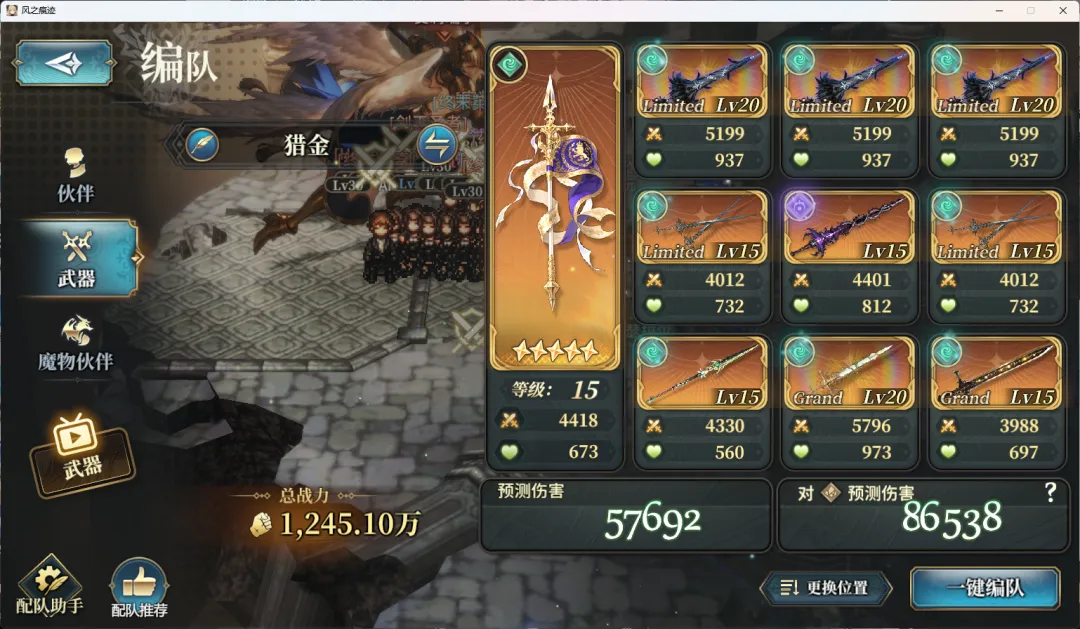Viewport: 1080px width, 629px height.
Task: Activate 一键编队 auto team button
Action: [985, 588]
